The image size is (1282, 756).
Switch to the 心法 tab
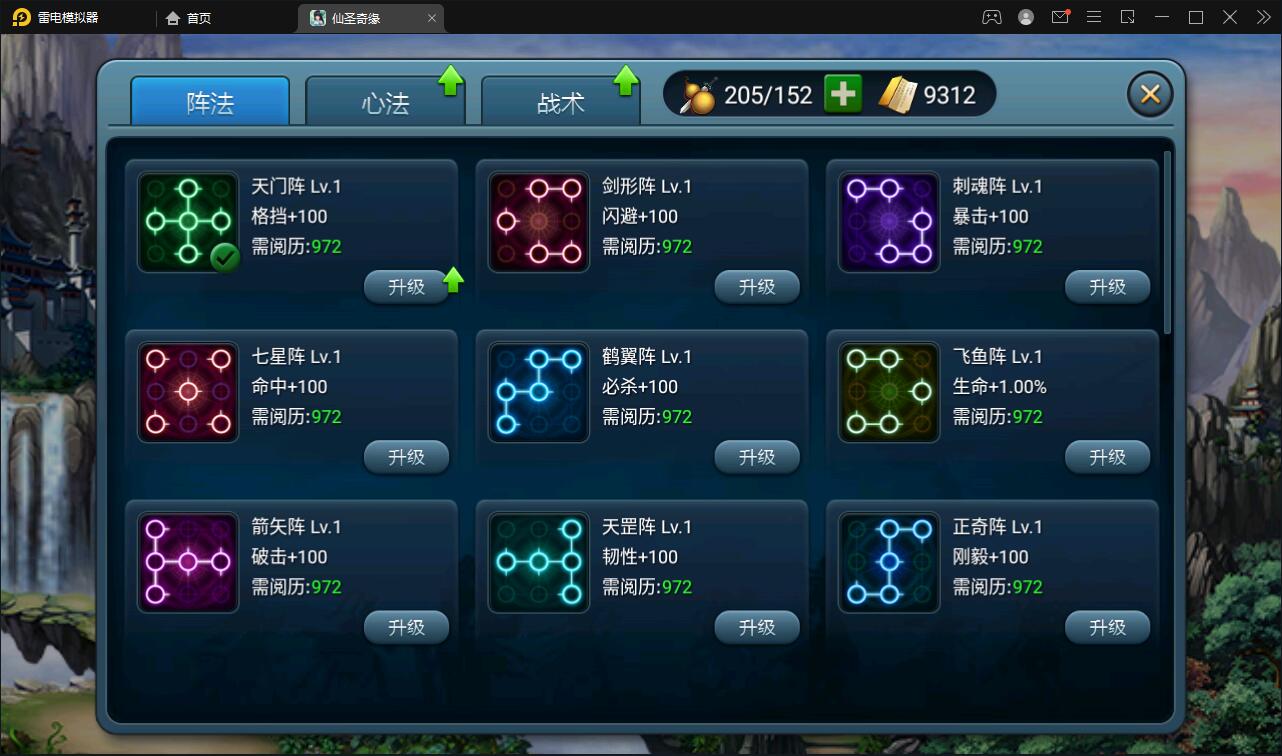pyautogui.click(x=385, y=100)
